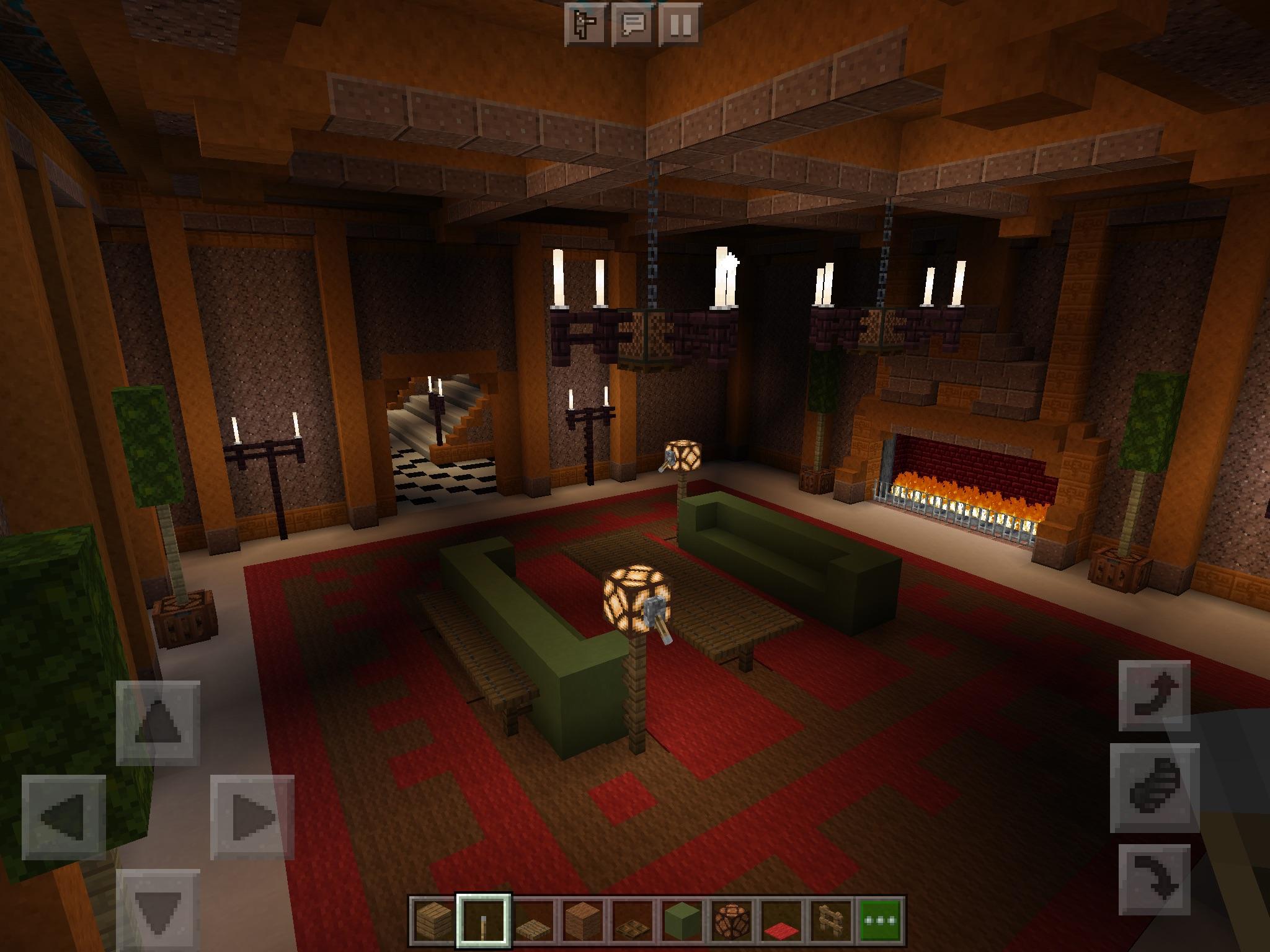Tap the strafe right arrow
Viewport: 1270px width, 952px height.
[252, 817]
